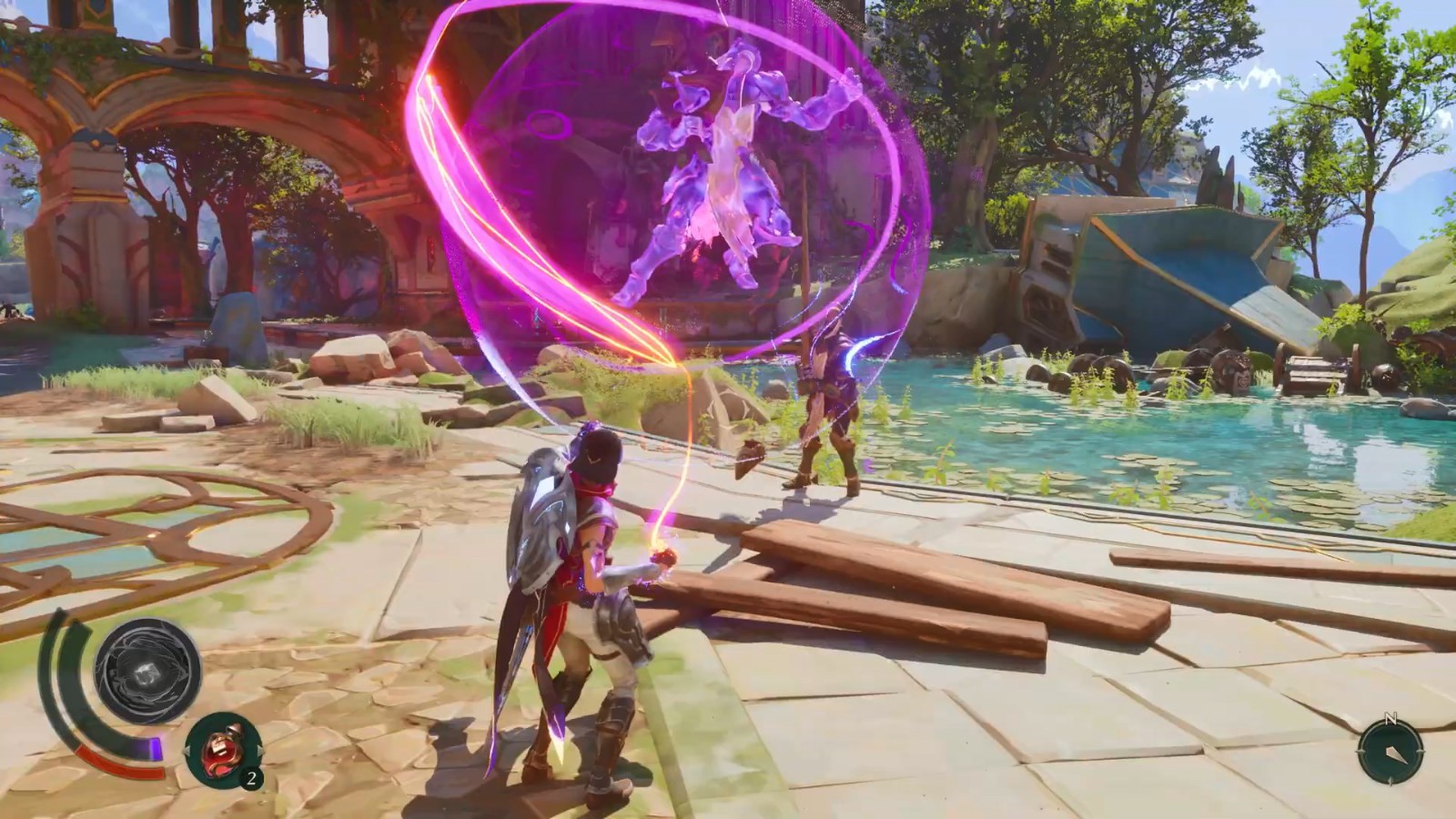Image resolution: width=1456 pixels, height=819 pixels.
Task: Click the right arrow beside the potion
Action: [x=259, y=751]
